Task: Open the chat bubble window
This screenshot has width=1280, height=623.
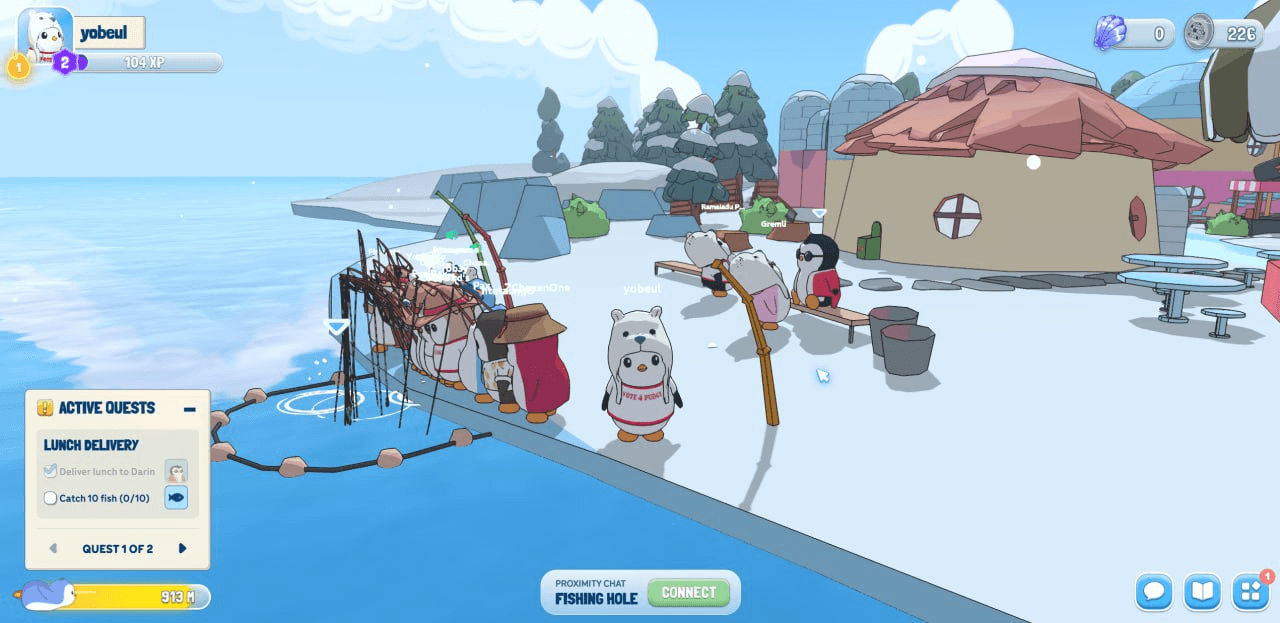Action: 1154,591
